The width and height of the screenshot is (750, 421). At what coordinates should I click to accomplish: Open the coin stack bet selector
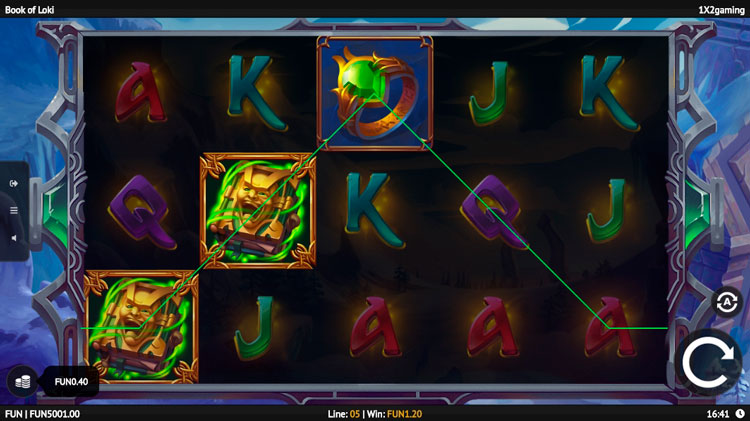[22, 381]
